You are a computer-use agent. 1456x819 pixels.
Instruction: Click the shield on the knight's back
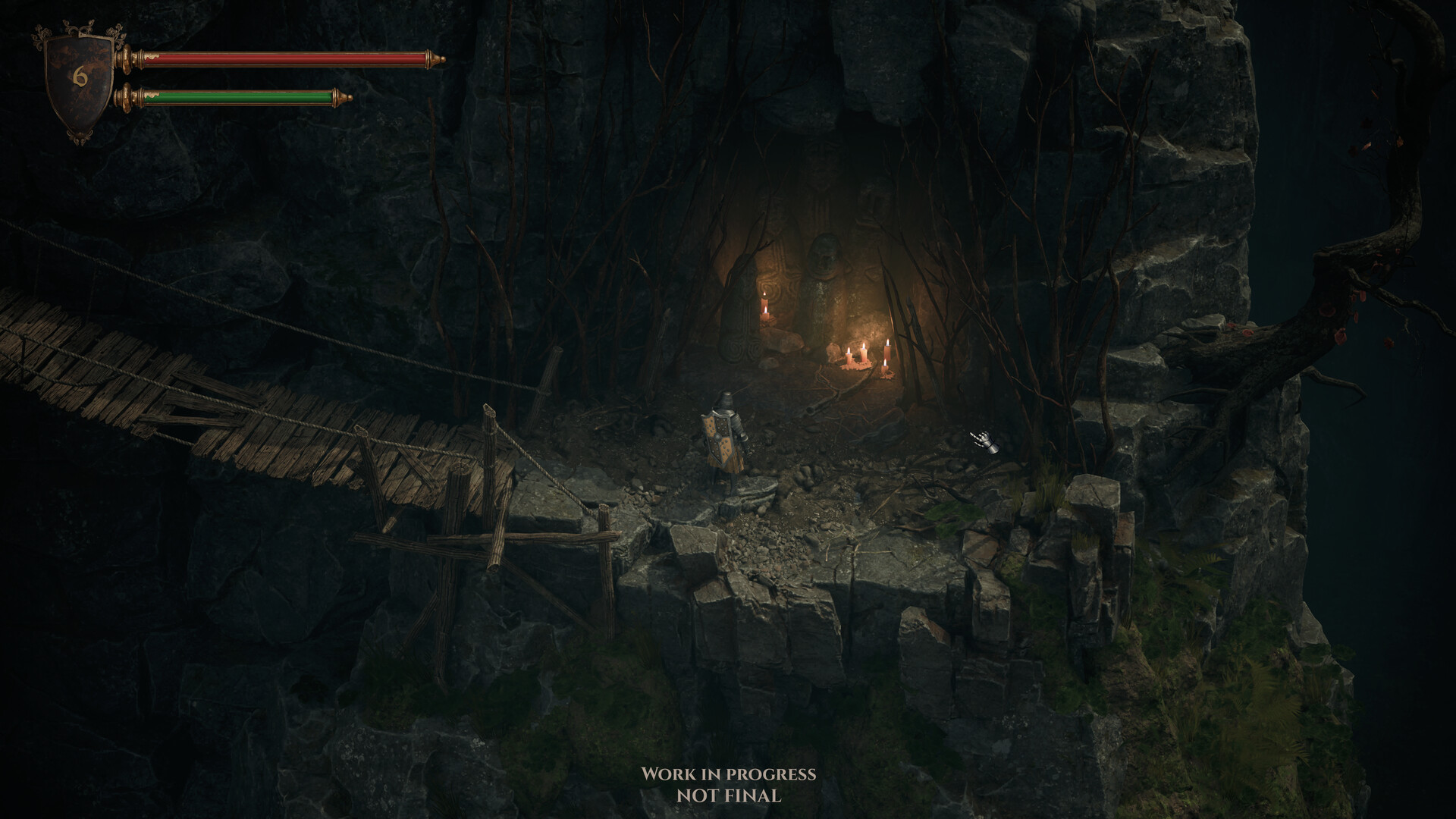[x=717, y=436]
